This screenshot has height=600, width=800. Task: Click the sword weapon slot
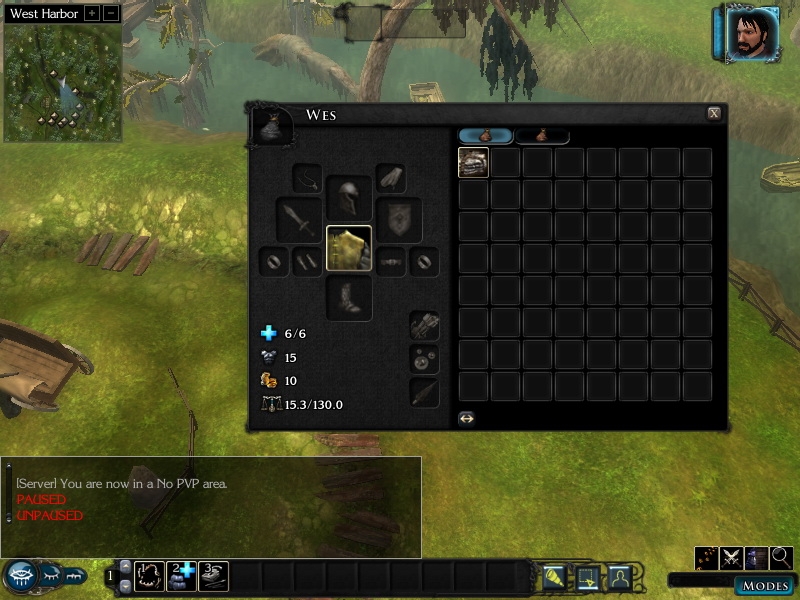coord(299,219)
